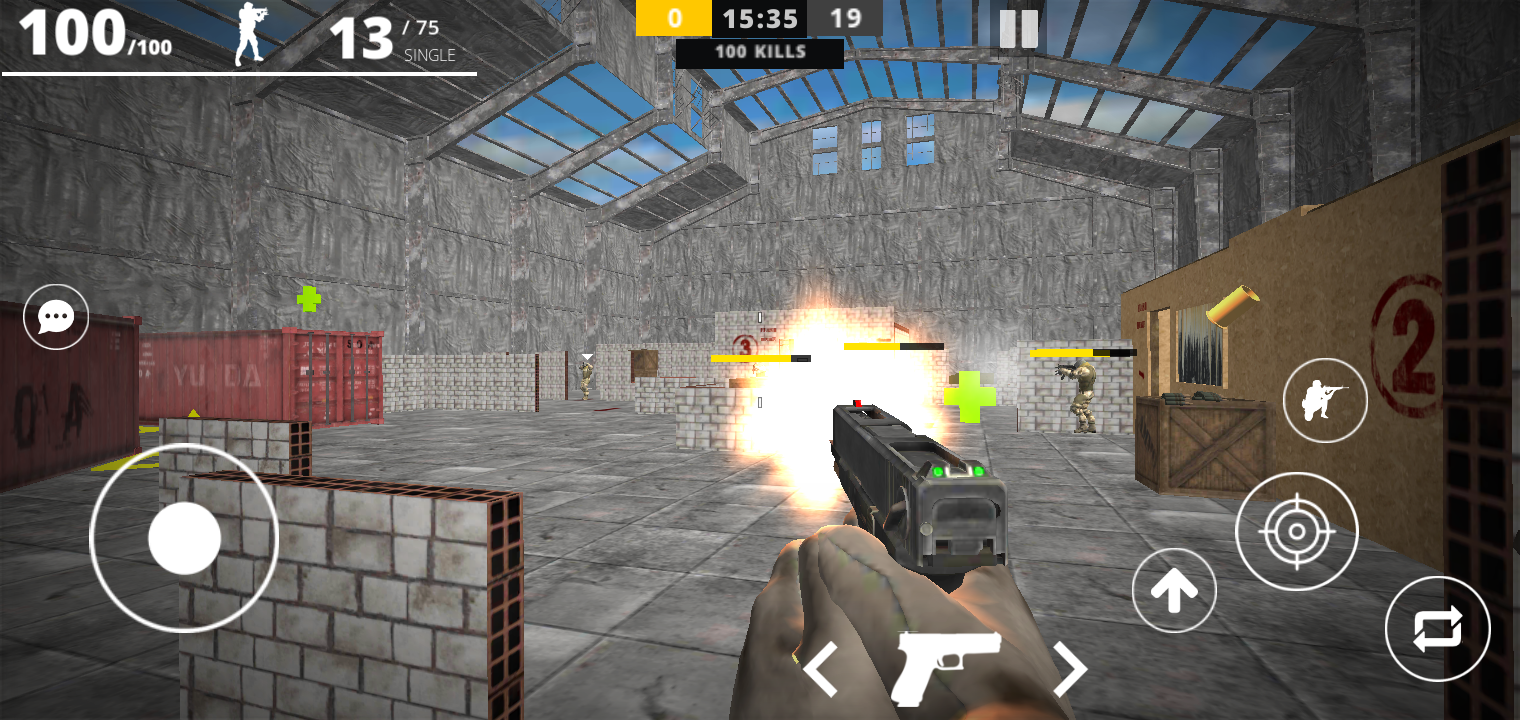Open the in-game chat bubble
Screen dimensions: 1520x720
pyautogui.click(x=55, y=316)
